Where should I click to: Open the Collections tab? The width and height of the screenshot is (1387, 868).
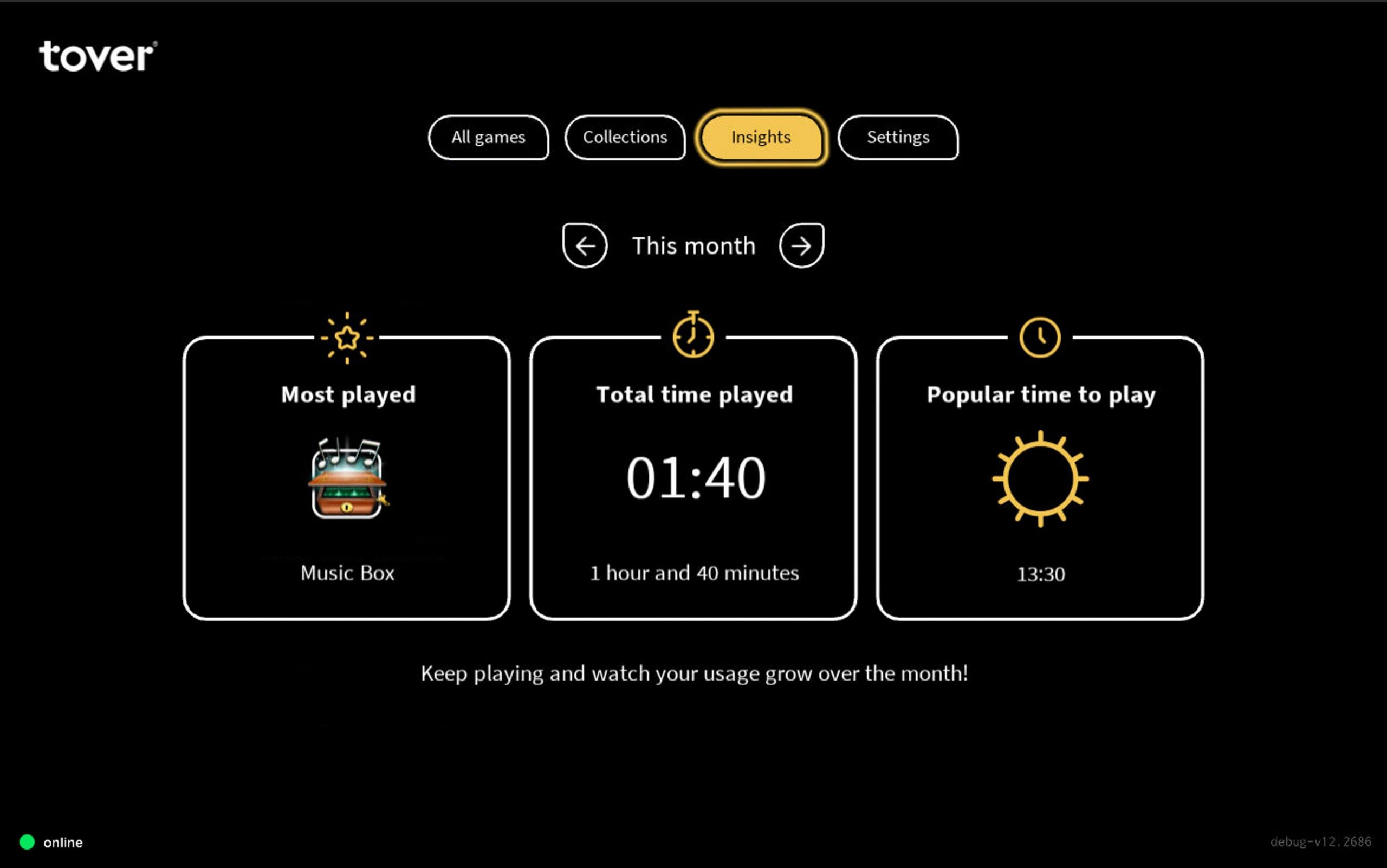[625, 138]
